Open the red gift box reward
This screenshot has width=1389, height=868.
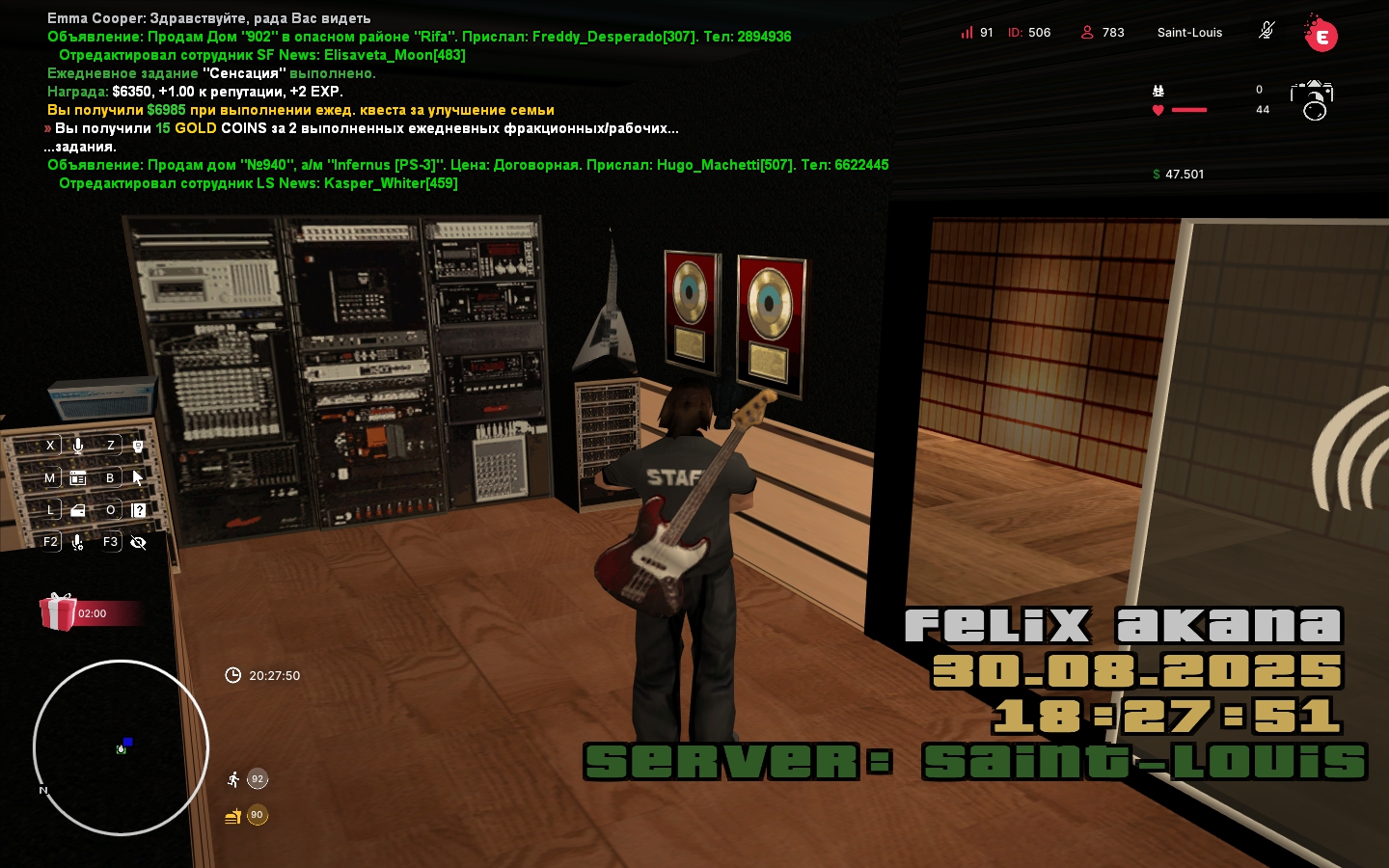point(58,612)
